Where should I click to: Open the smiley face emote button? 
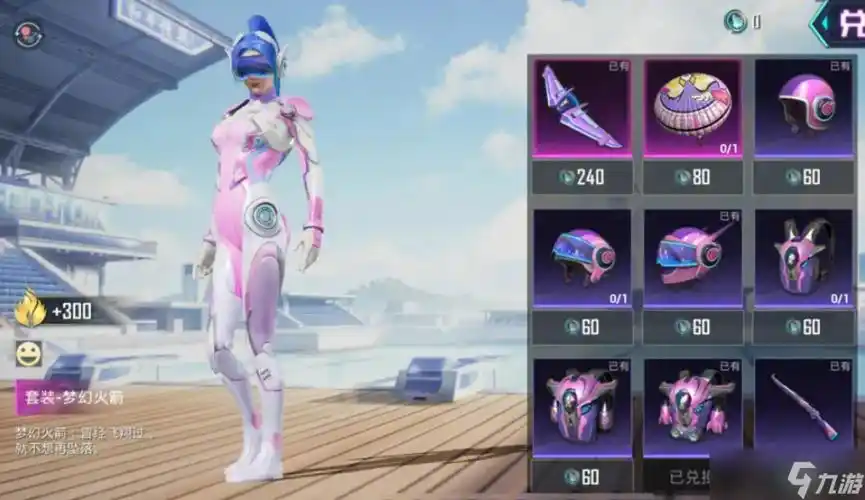coord(29,353)
